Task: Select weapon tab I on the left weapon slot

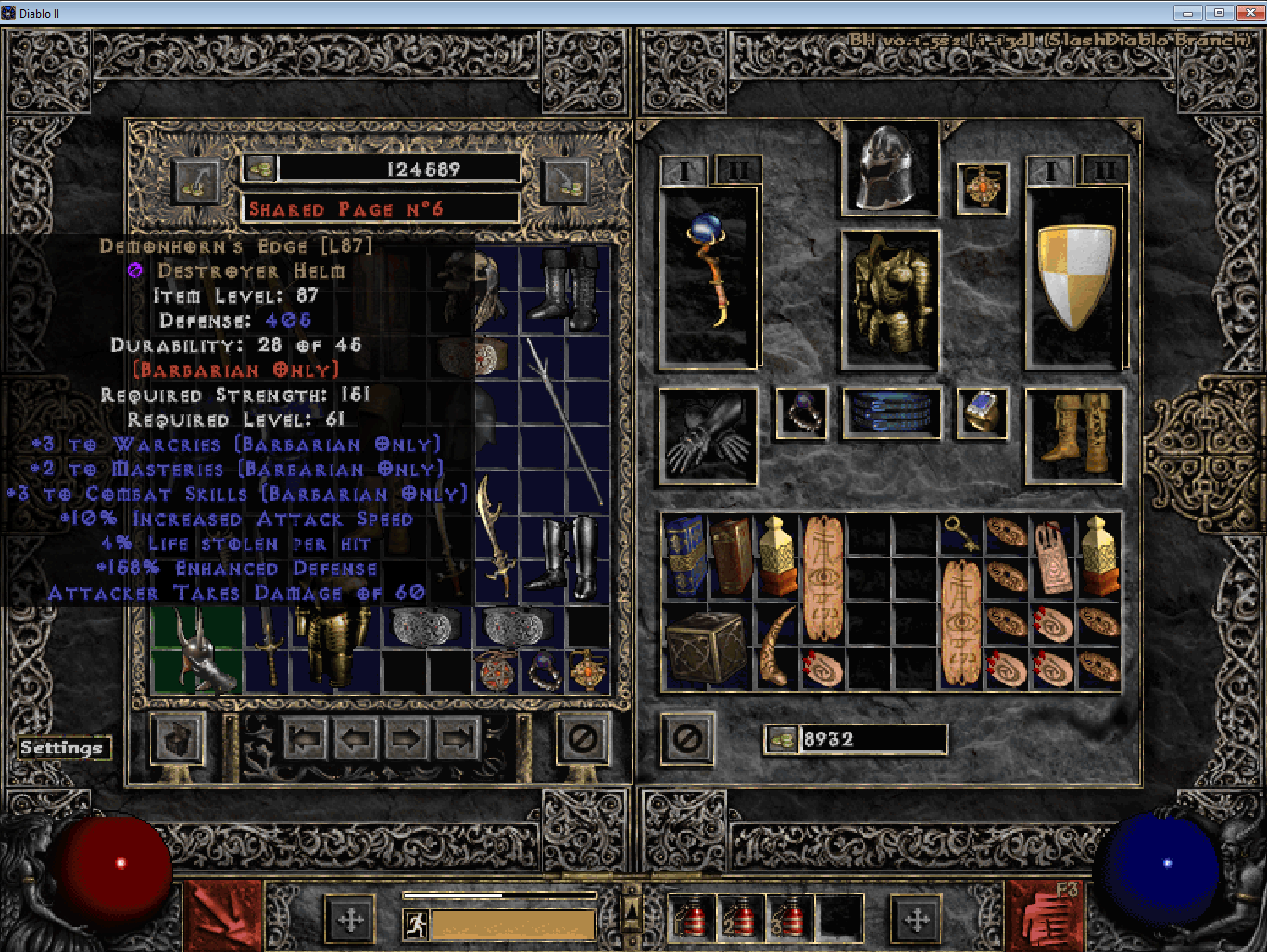Action: point(683,169)
